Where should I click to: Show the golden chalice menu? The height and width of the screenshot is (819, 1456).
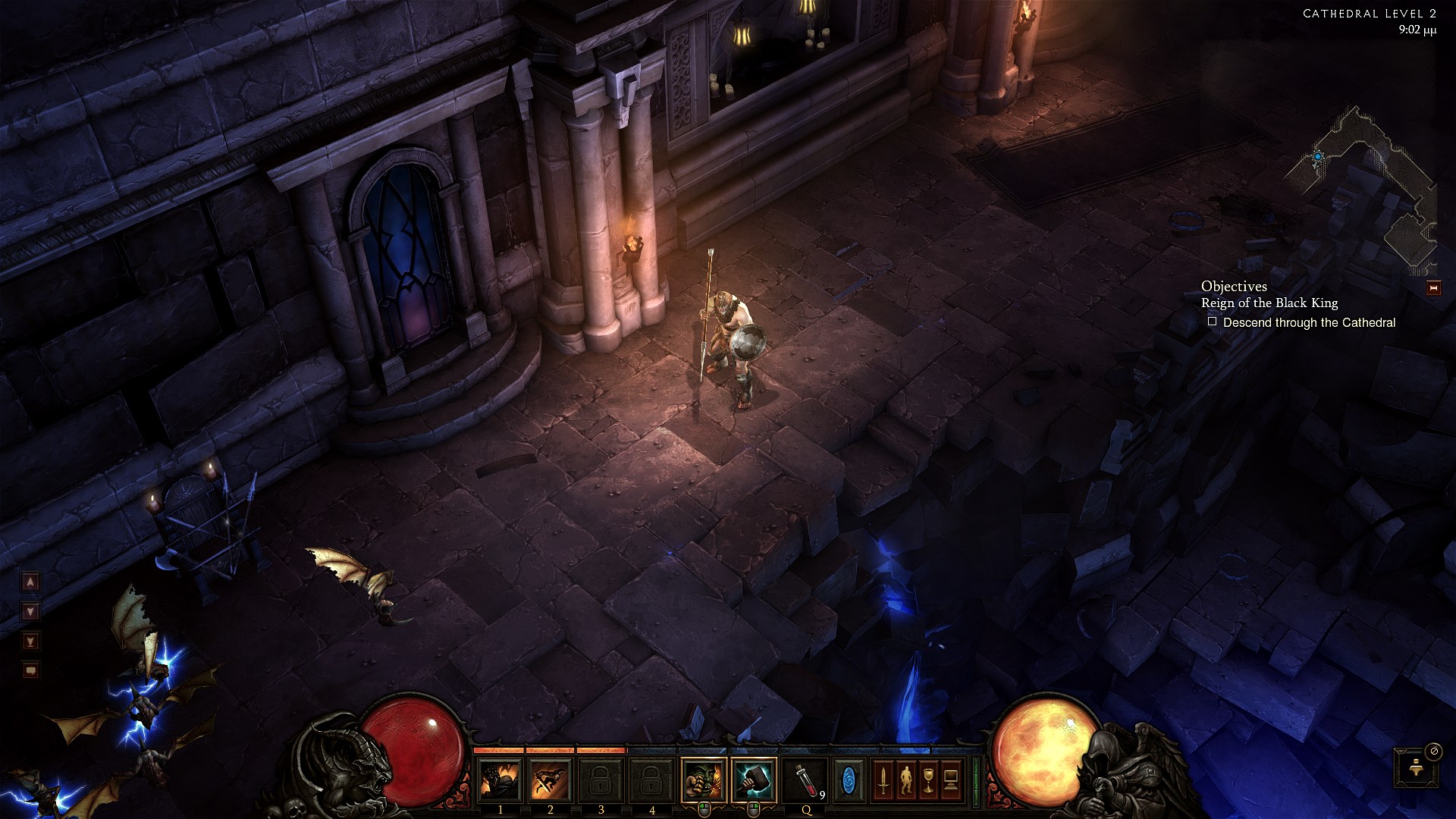click(x=928, y=780)
